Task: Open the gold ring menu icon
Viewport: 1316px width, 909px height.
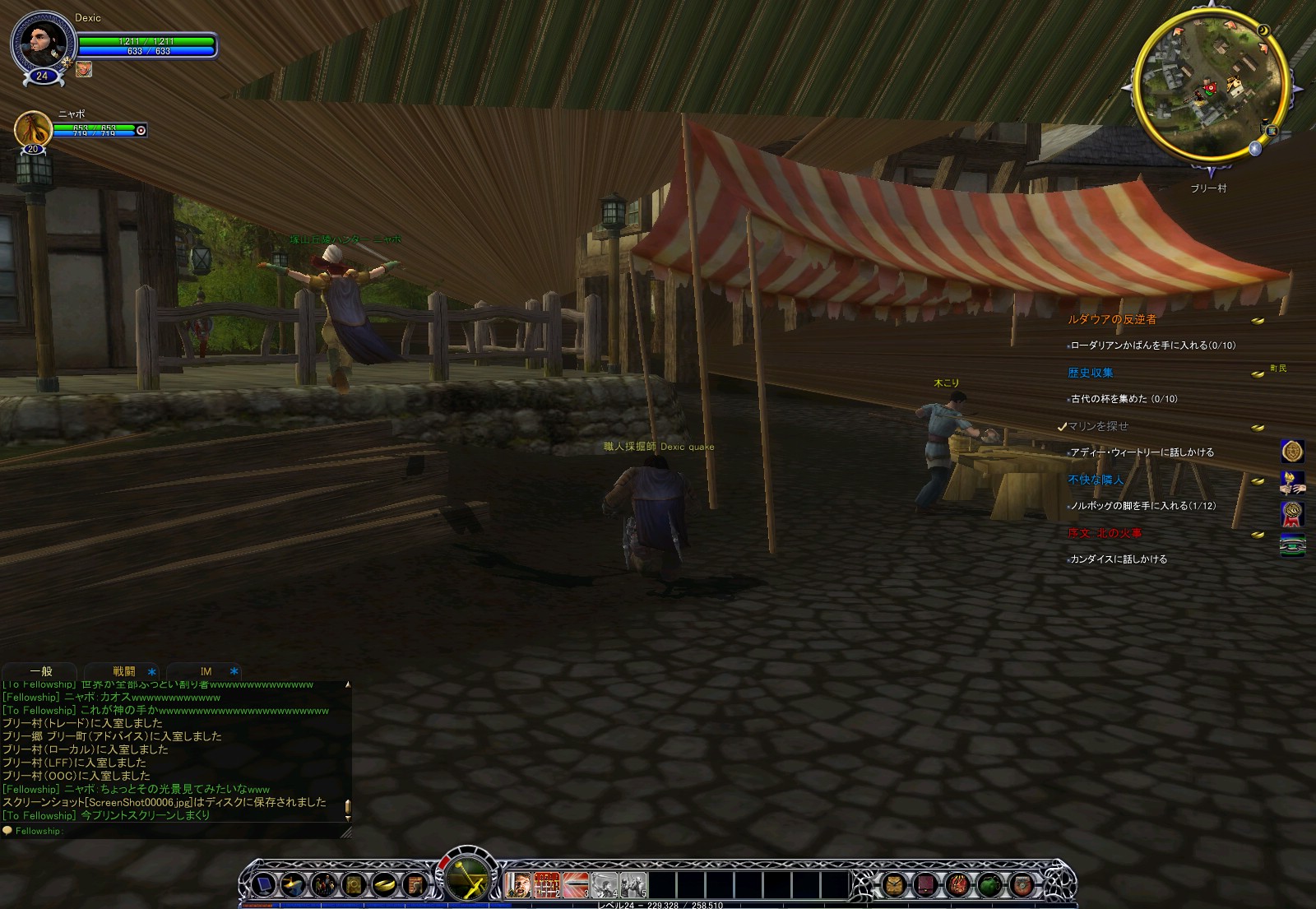Action: (x=384, y=885)
